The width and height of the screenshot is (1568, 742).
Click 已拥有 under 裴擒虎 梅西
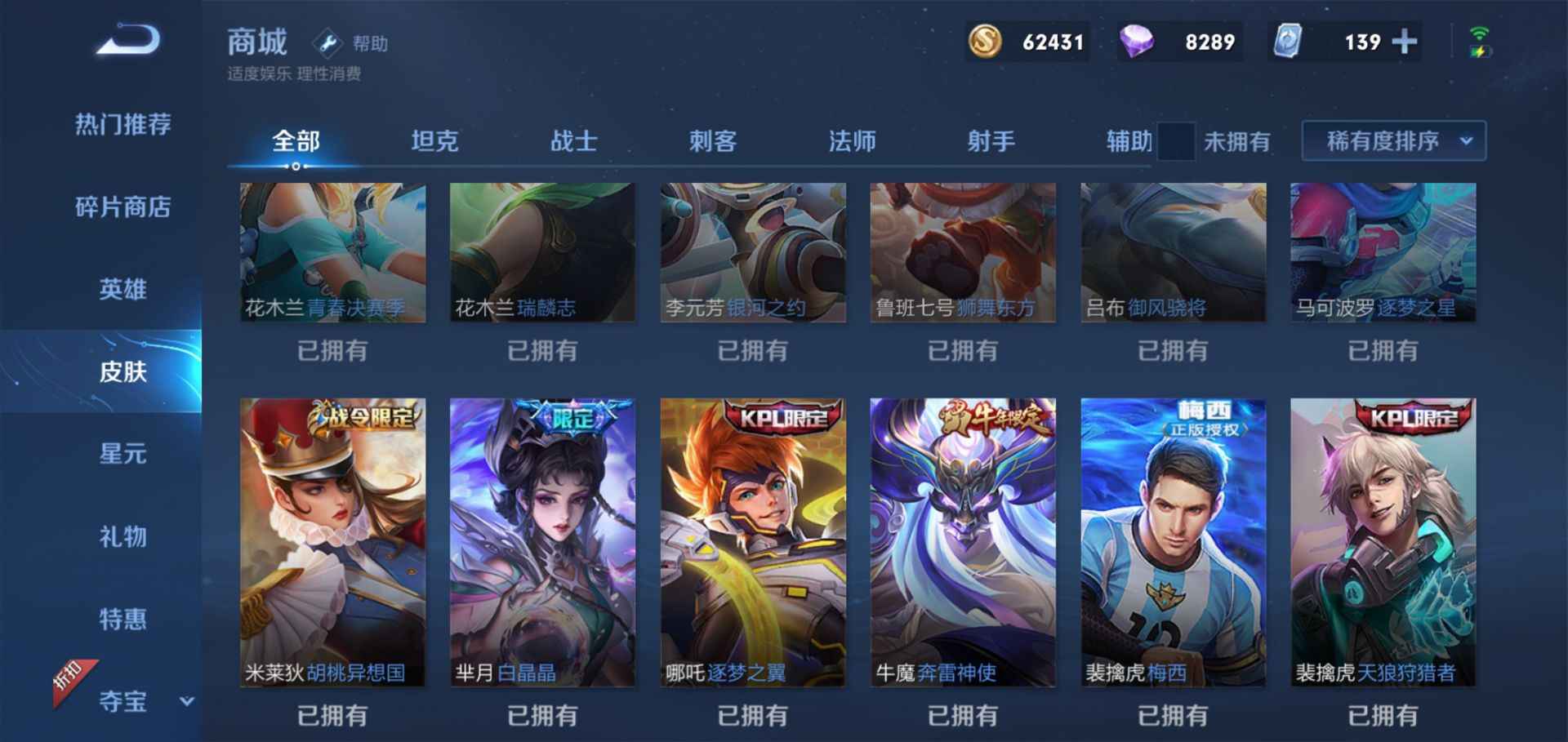[x=1174, y=713]
